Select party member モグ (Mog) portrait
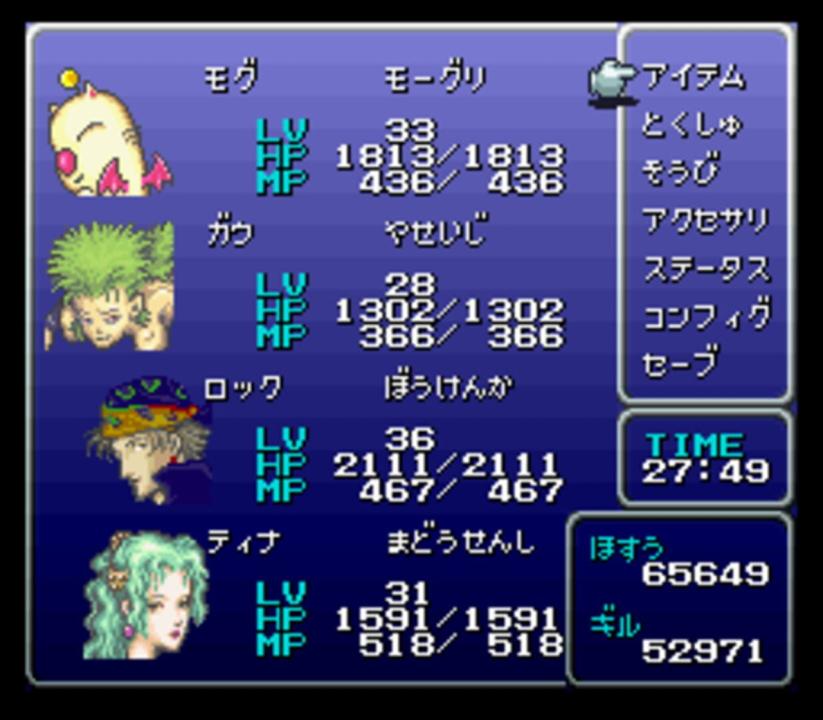Screen dimensions: 823x720 tap(108, 135)
